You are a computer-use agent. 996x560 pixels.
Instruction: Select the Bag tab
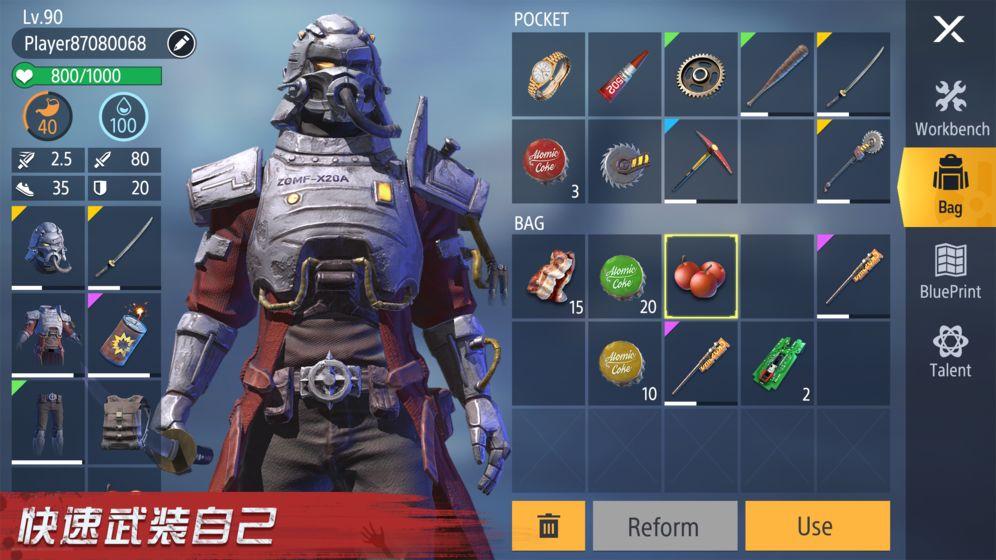(x=950, y=188)
